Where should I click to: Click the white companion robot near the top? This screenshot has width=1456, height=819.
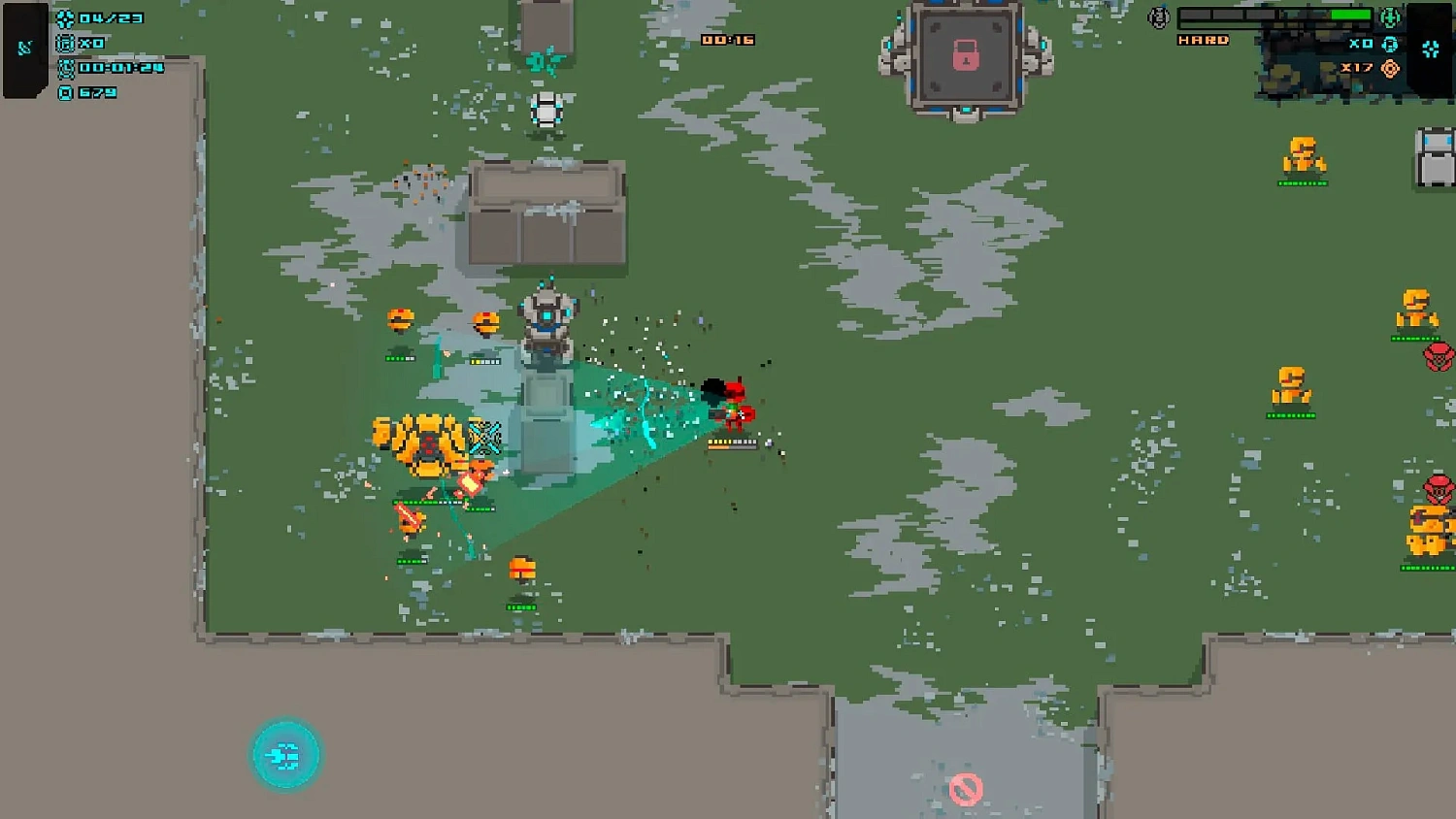(x=547, y=111)
